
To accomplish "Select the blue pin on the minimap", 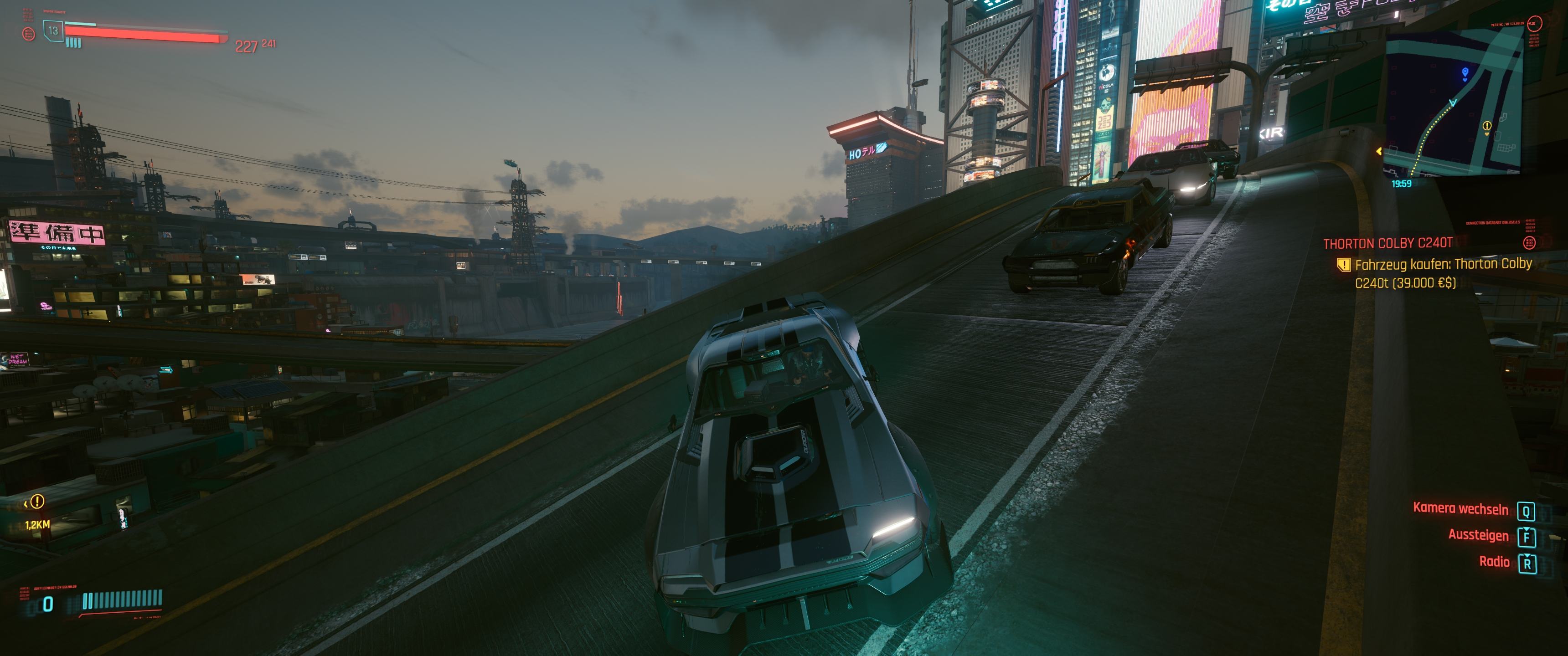I will click(1465, 73).
